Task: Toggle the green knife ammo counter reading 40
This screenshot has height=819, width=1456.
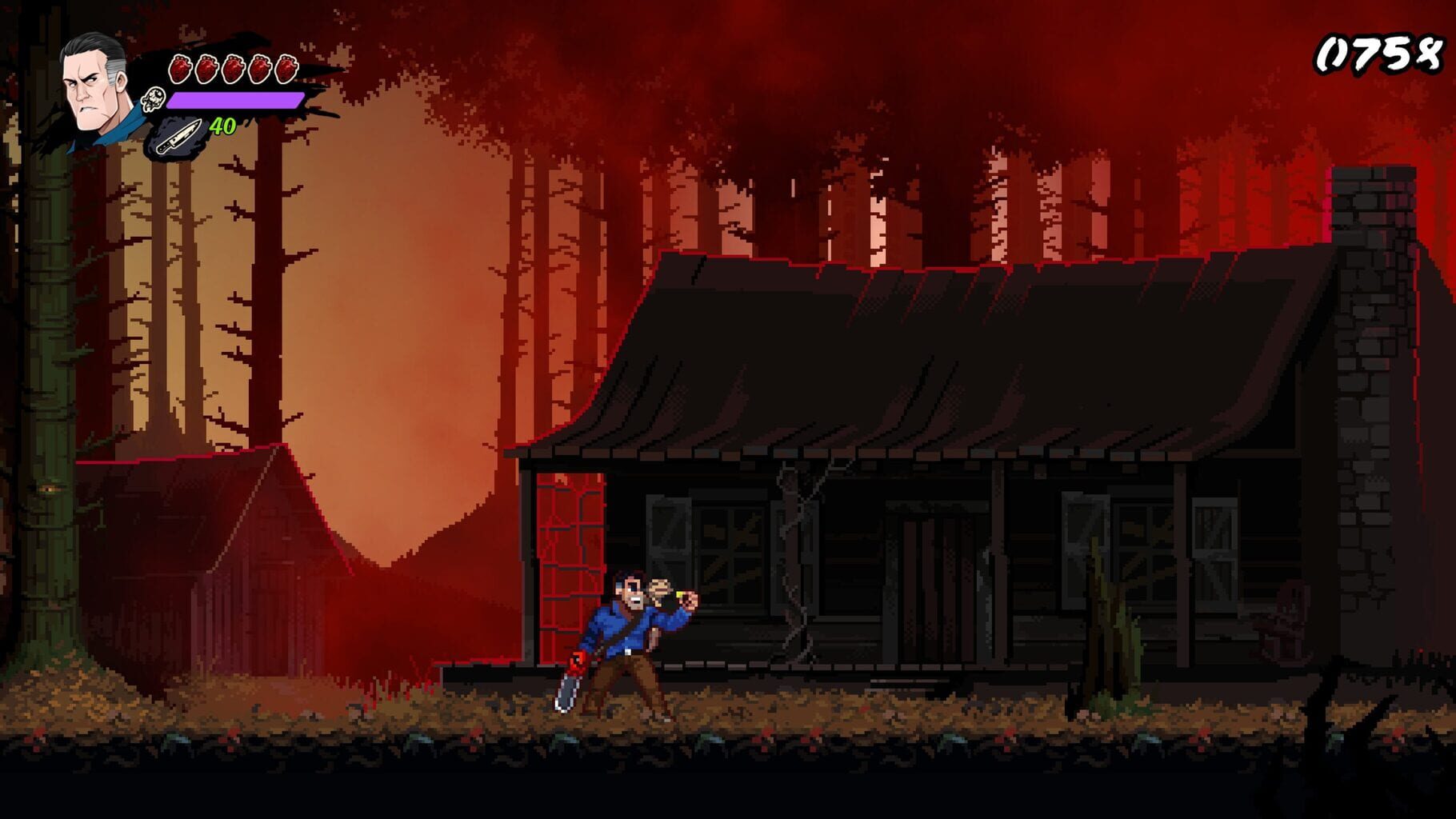Action: (222, 126)
